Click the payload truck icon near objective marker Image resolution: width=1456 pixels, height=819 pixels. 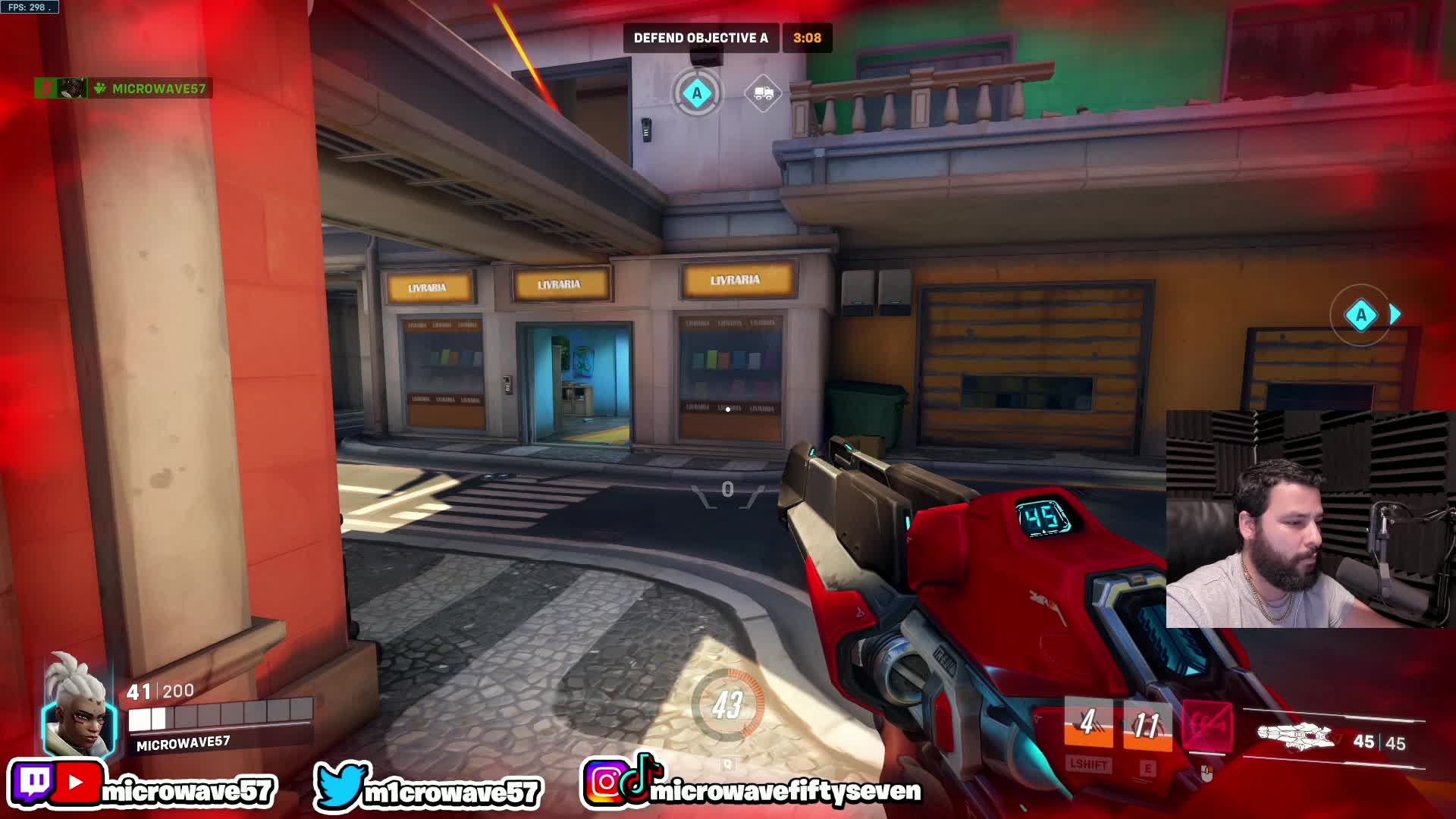point(764,94)
